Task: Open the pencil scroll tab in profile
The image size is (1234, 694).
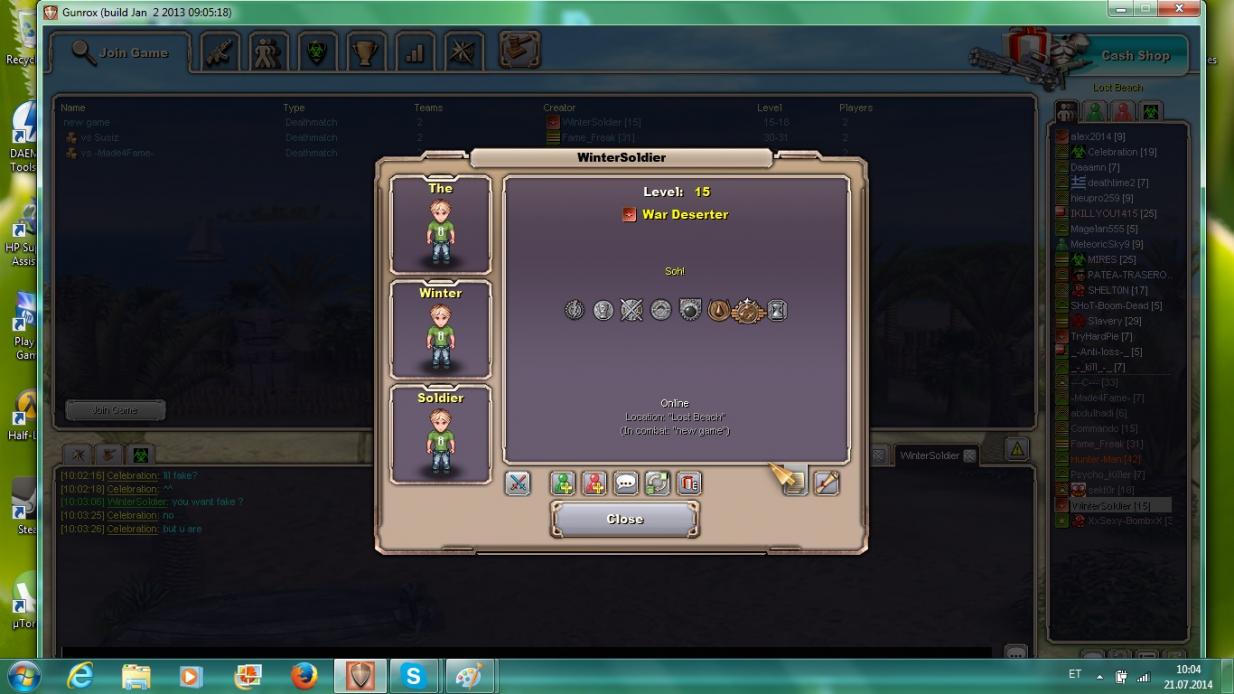Action: click(826, 483)
